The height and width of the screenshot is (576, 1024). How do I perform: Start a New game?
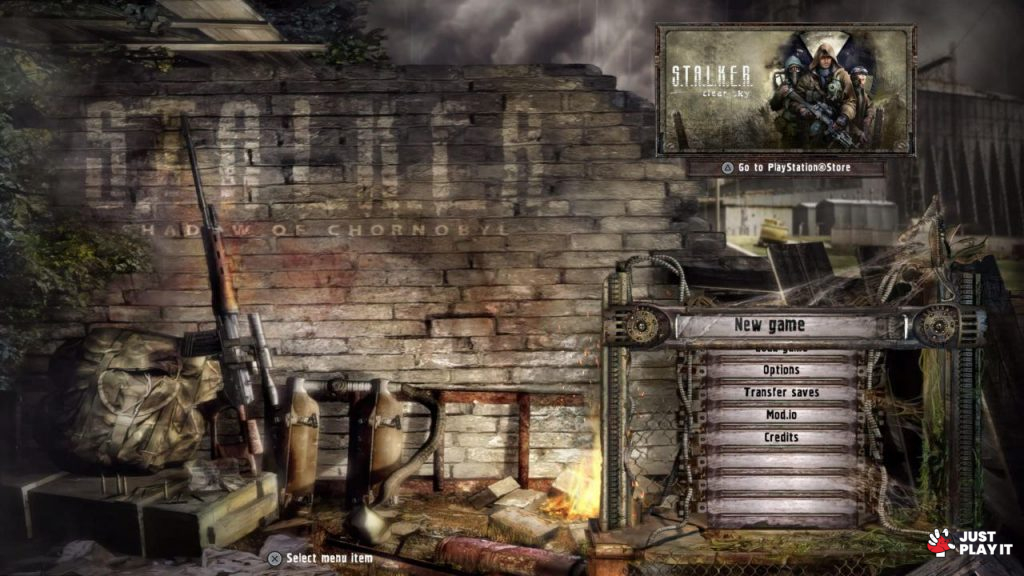coord(770,325)
